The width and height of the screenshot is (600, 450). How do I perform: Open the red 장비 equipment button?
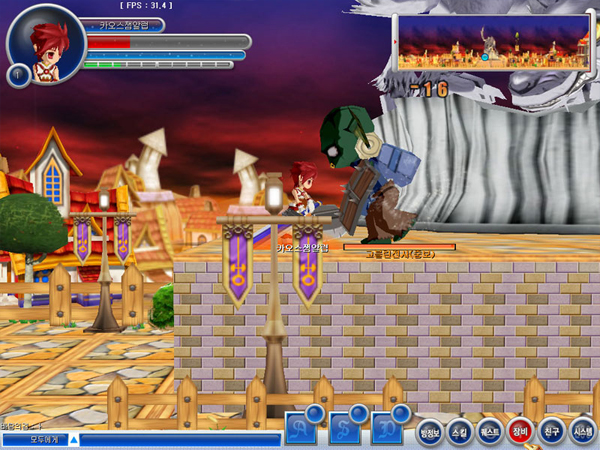coord(520,431)
